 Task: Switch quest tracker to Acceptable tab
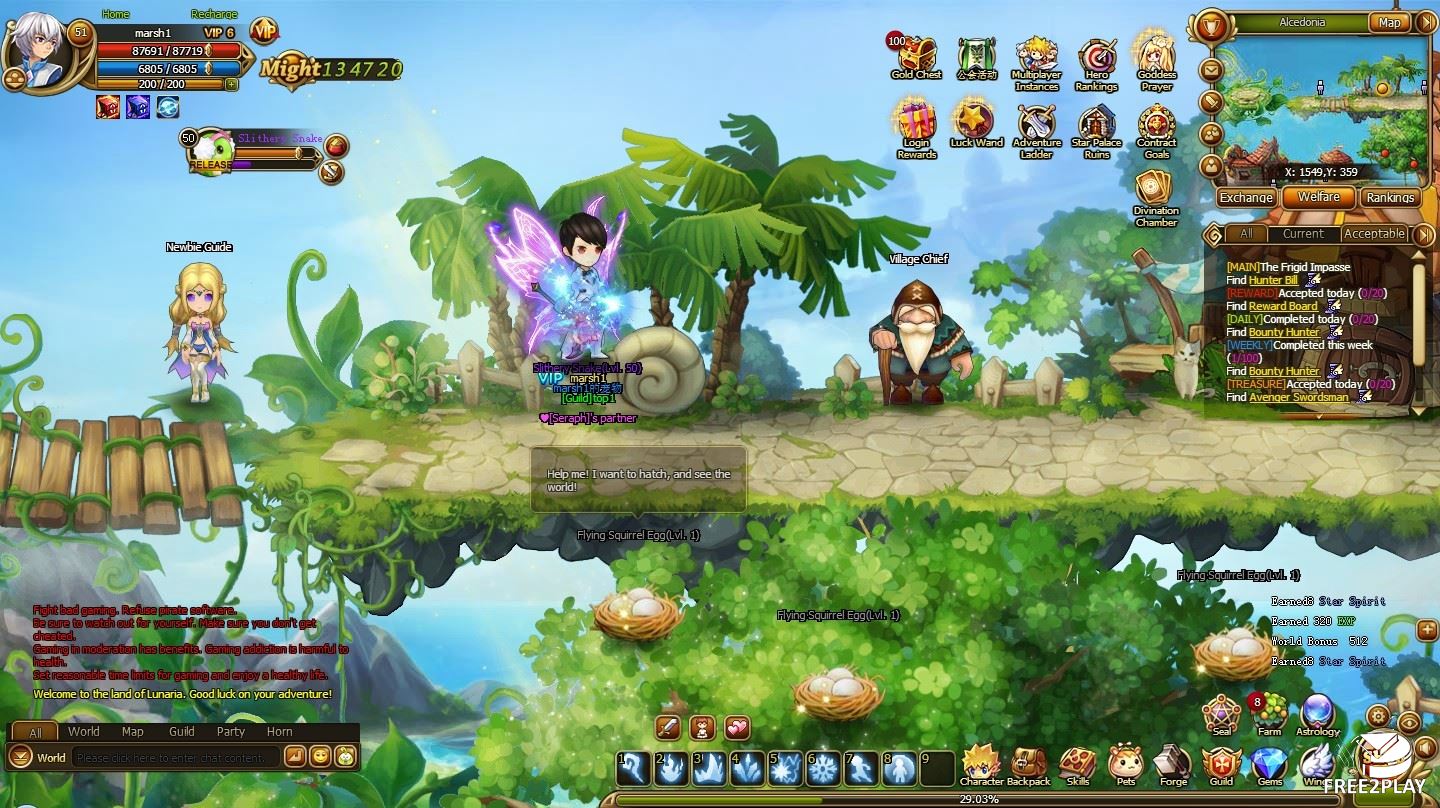pos(1374,234)
